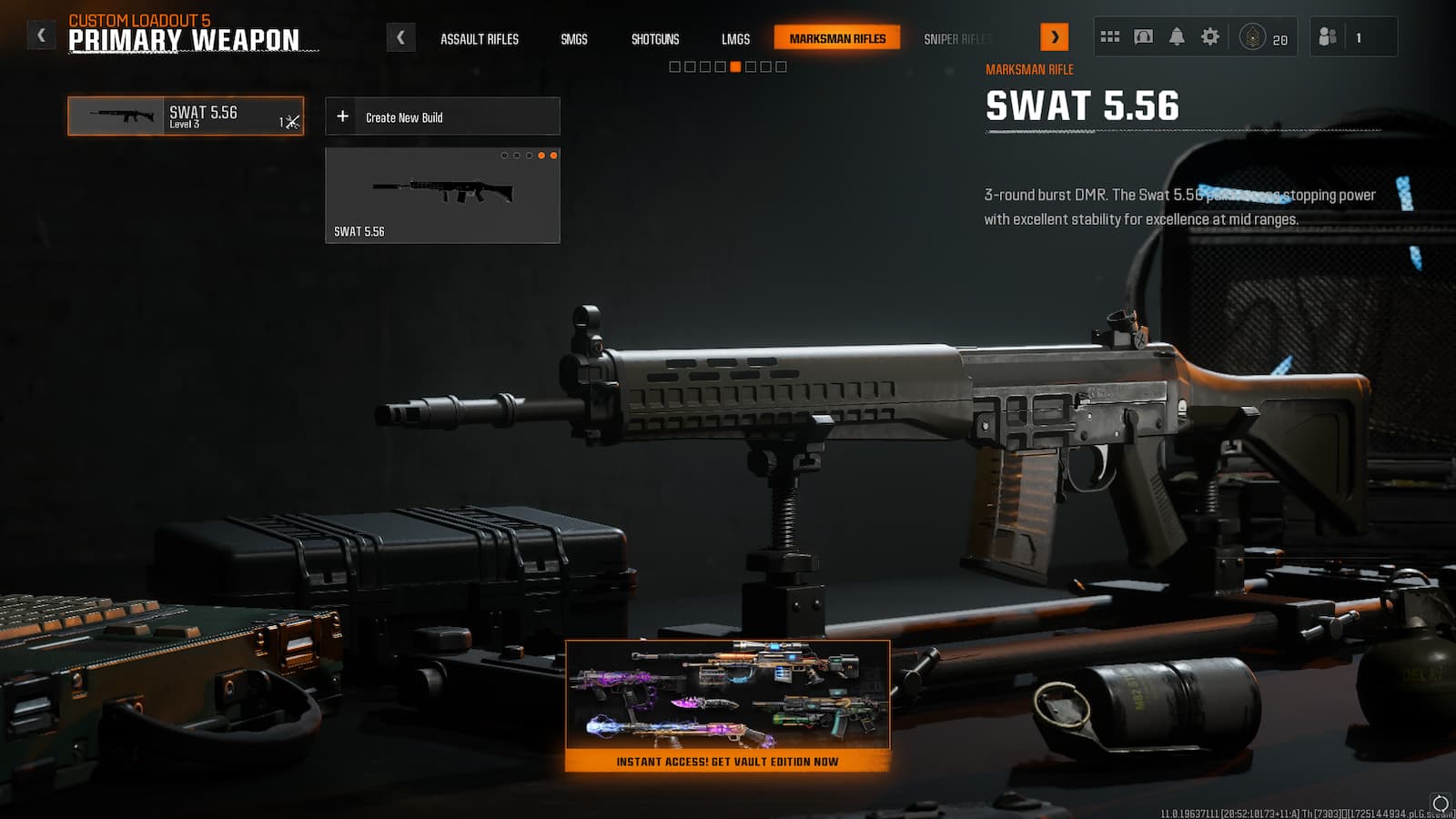The height and width of the screenshot is (819, 1456).
Task: Open the Vault Edition instant access banner
Action: click(x=727, y=706)
